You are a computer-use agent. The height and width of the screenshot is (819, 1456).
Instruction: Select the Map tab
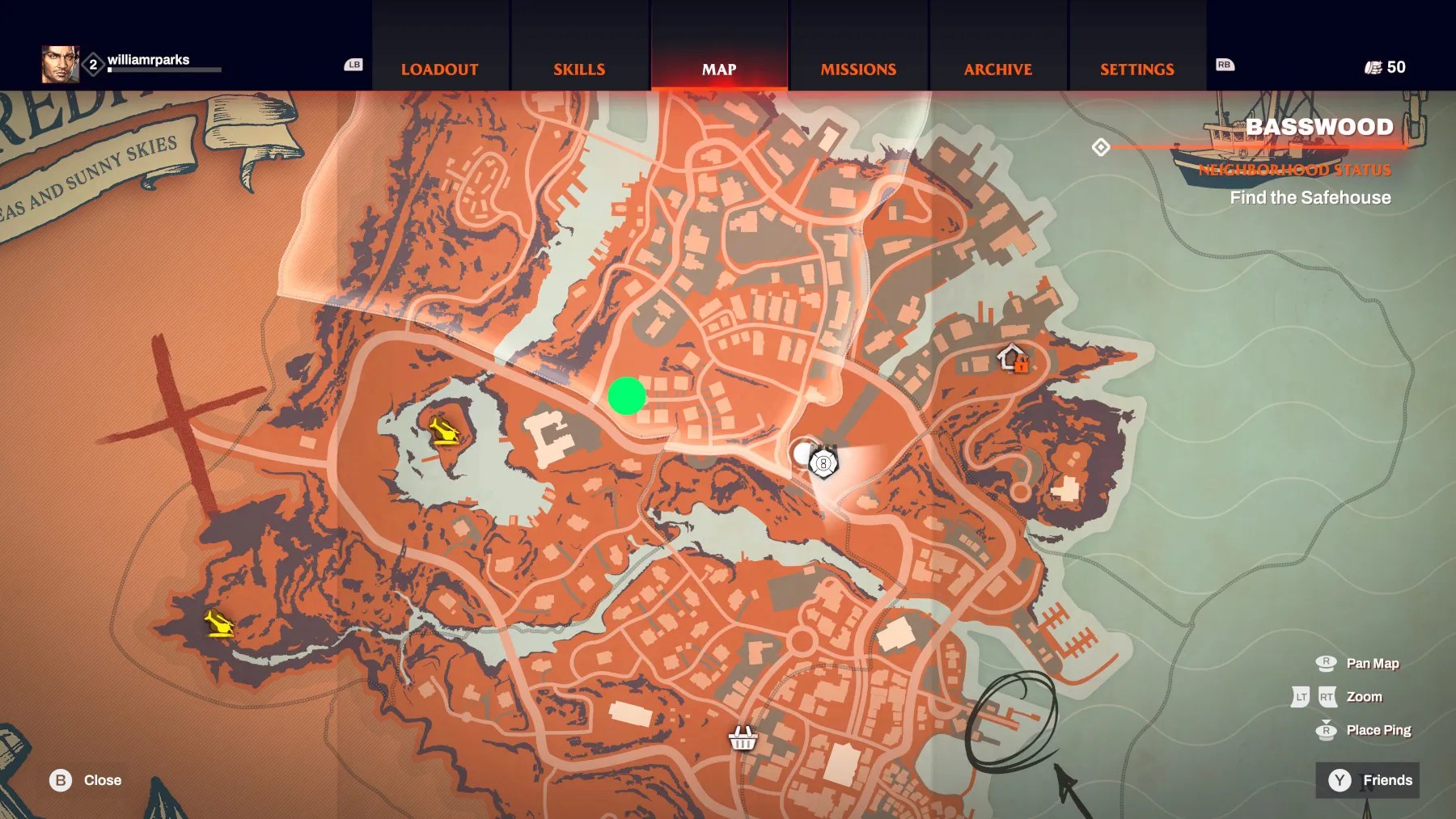pos(719,70)
